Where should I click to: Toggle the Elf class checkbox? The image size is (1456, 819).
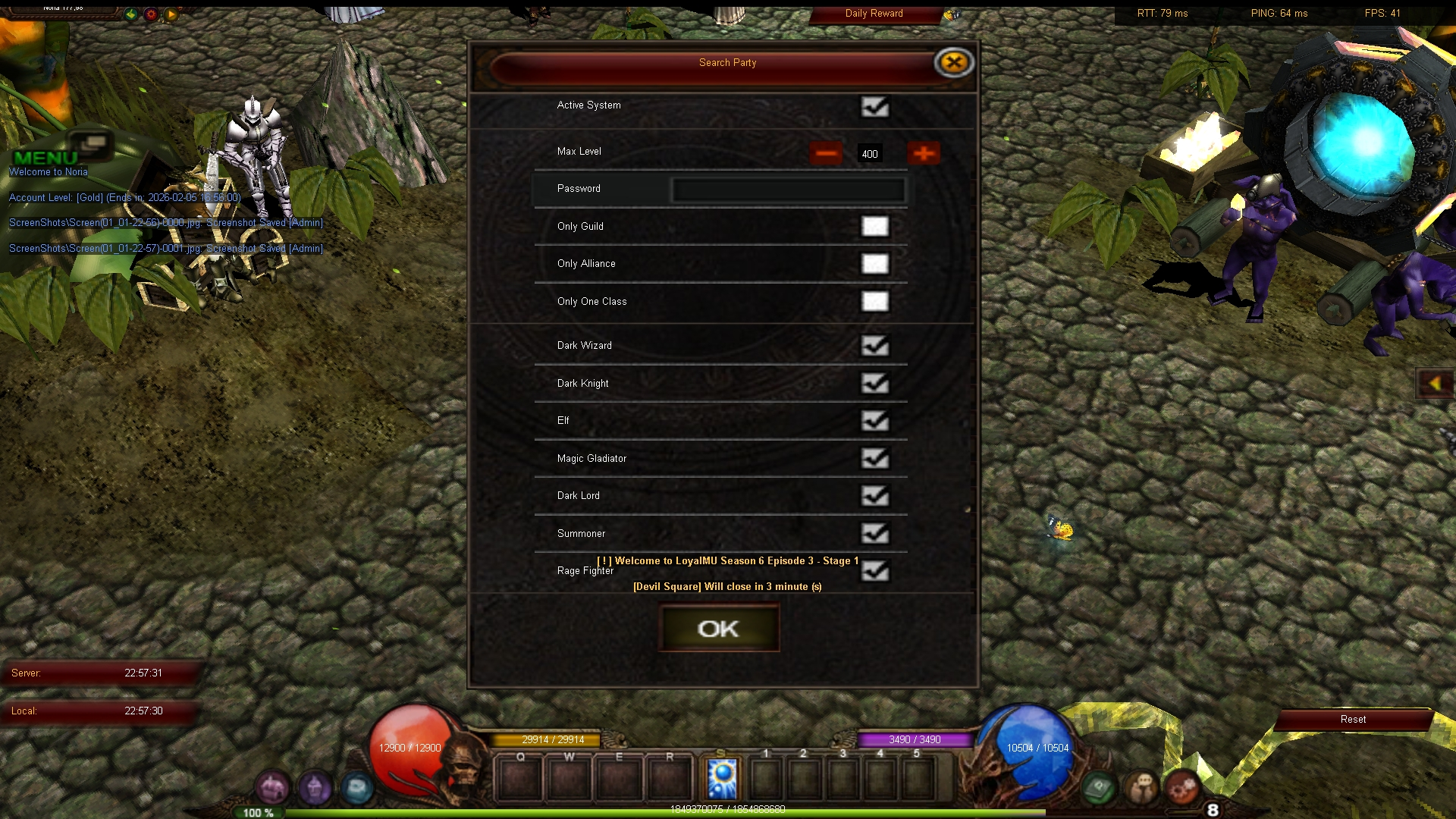point(874,421)
